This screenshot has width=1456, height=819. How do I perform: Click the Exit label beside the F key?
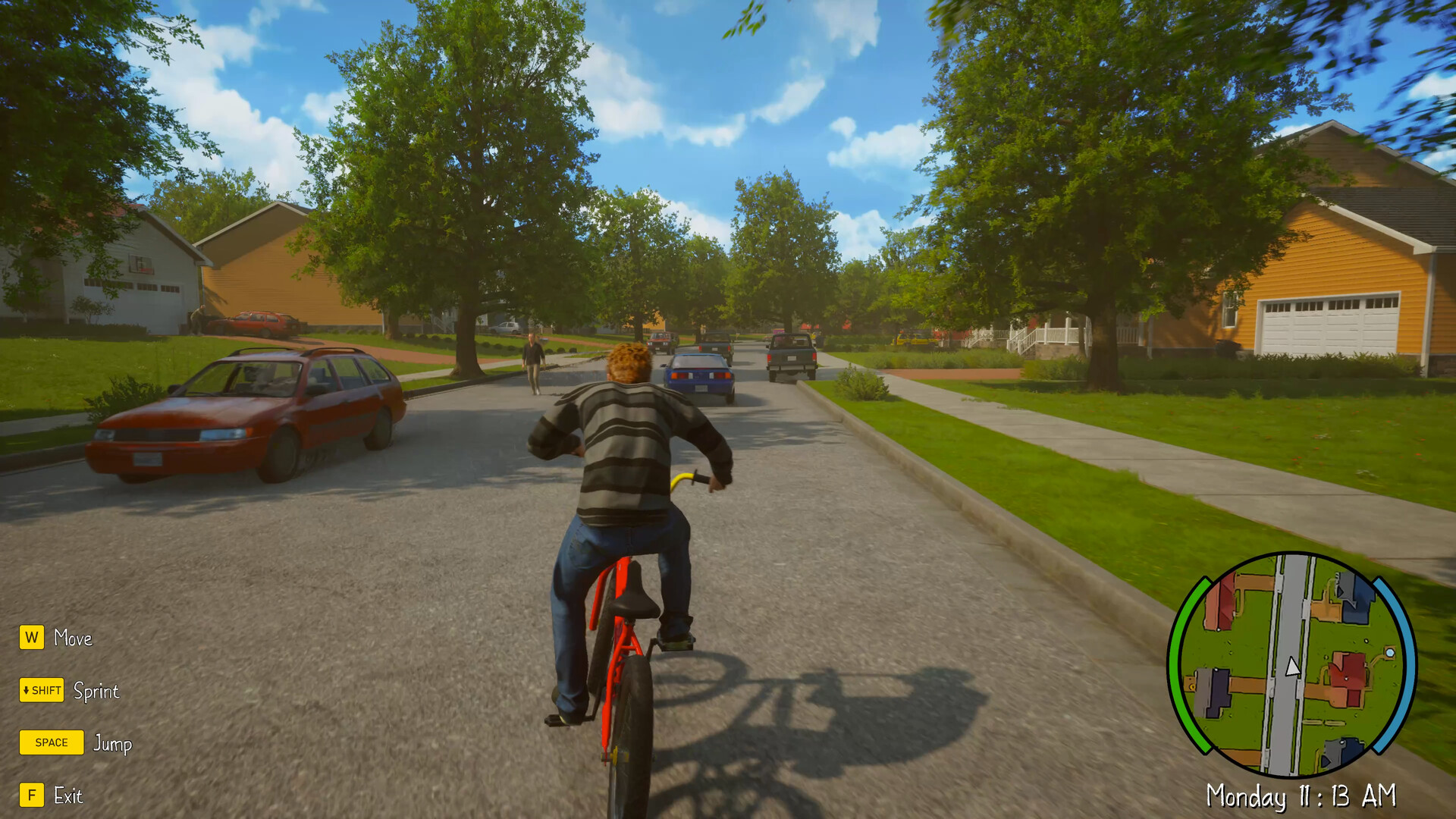point(69,796)
